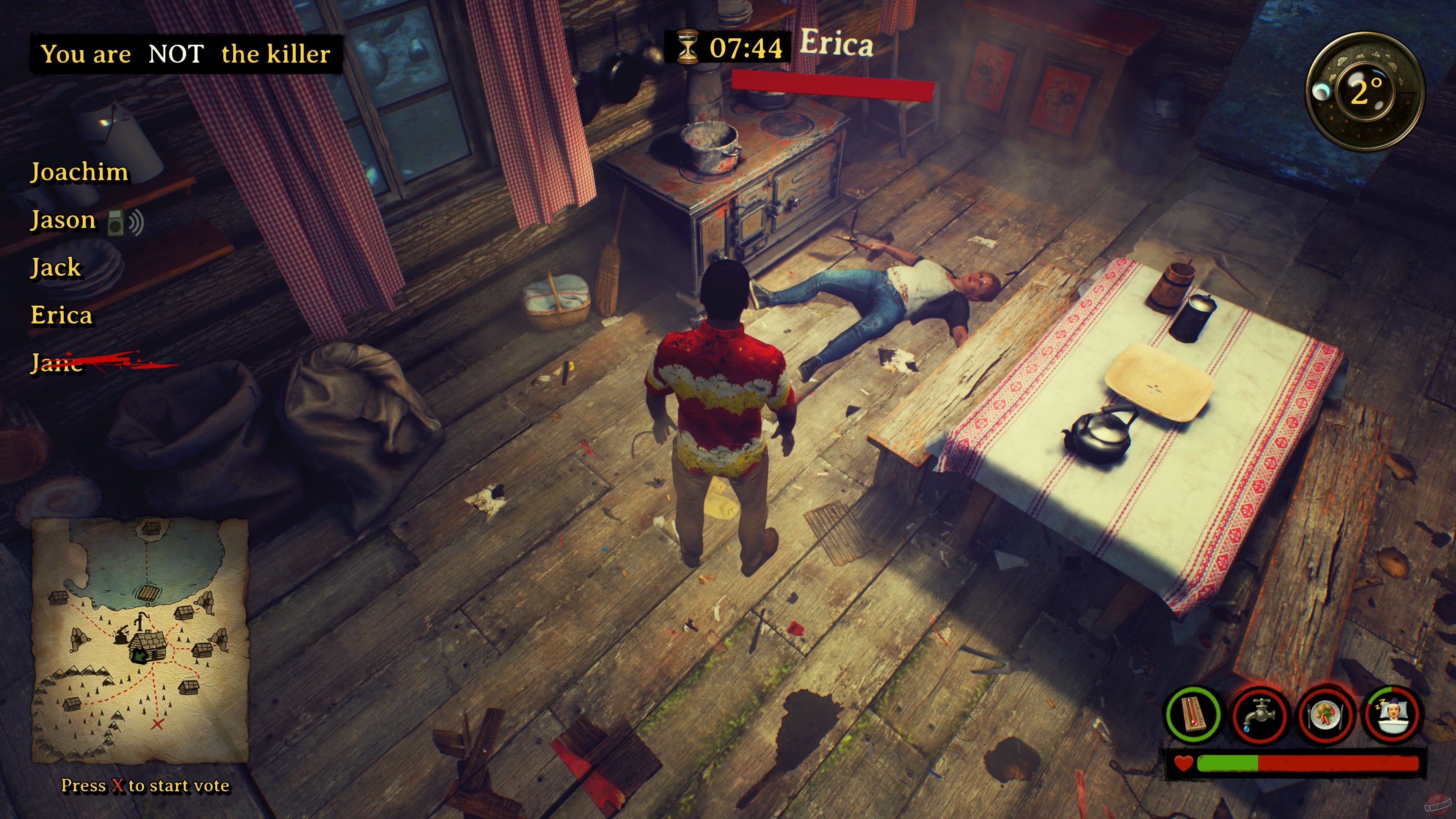Image resolution: width=1456 pixels, height=819 pixels.
Task: Click the voice chat speaker icon next to Jason
Action: coord(126,221)
